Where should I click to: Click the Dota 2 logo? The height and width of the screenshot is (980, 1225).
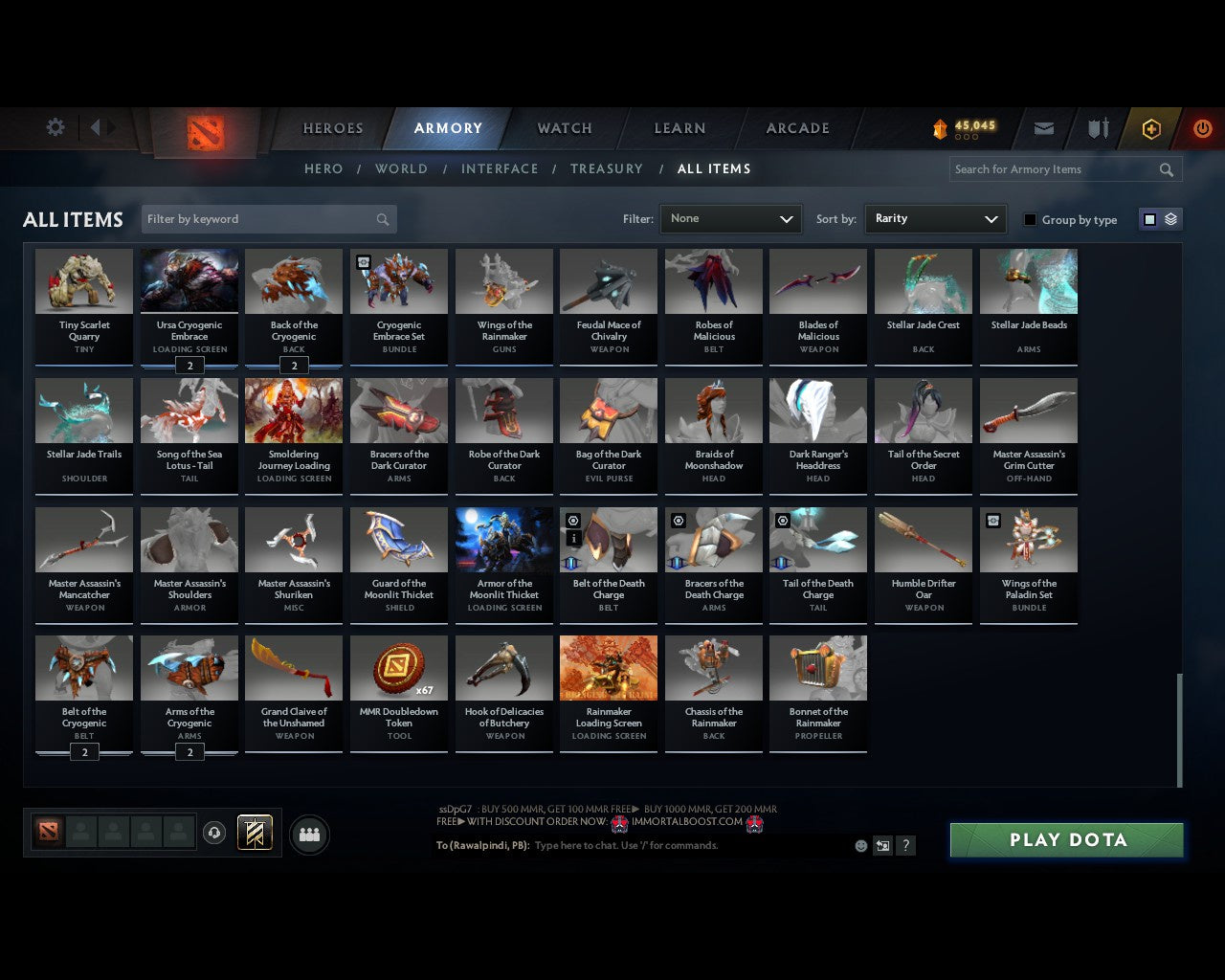click(201, 131)
